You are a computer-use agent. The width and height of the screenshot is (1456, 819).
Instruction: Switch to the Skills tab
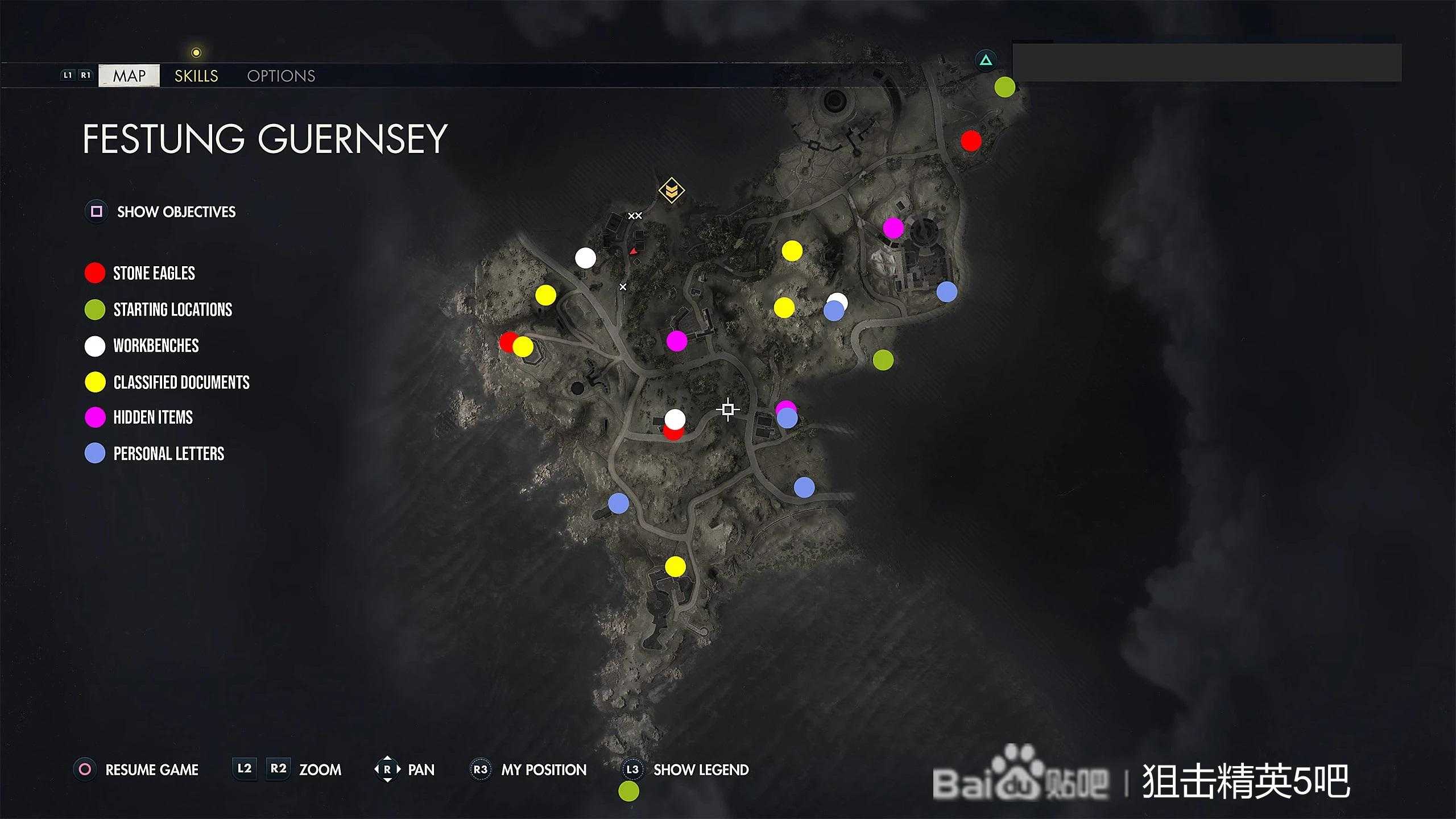point(196,76)
